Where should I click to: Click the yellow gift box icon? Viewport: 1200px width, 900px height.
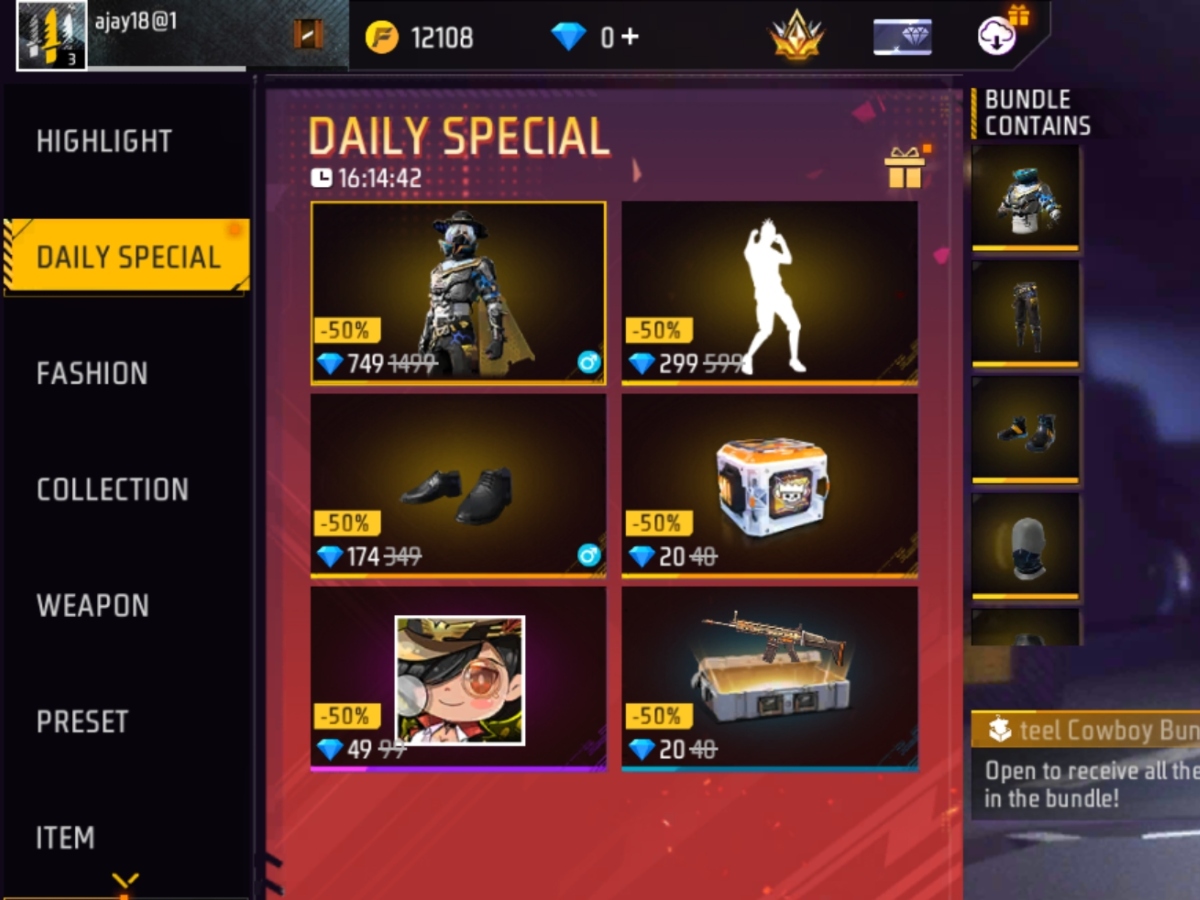coord(904,168)
